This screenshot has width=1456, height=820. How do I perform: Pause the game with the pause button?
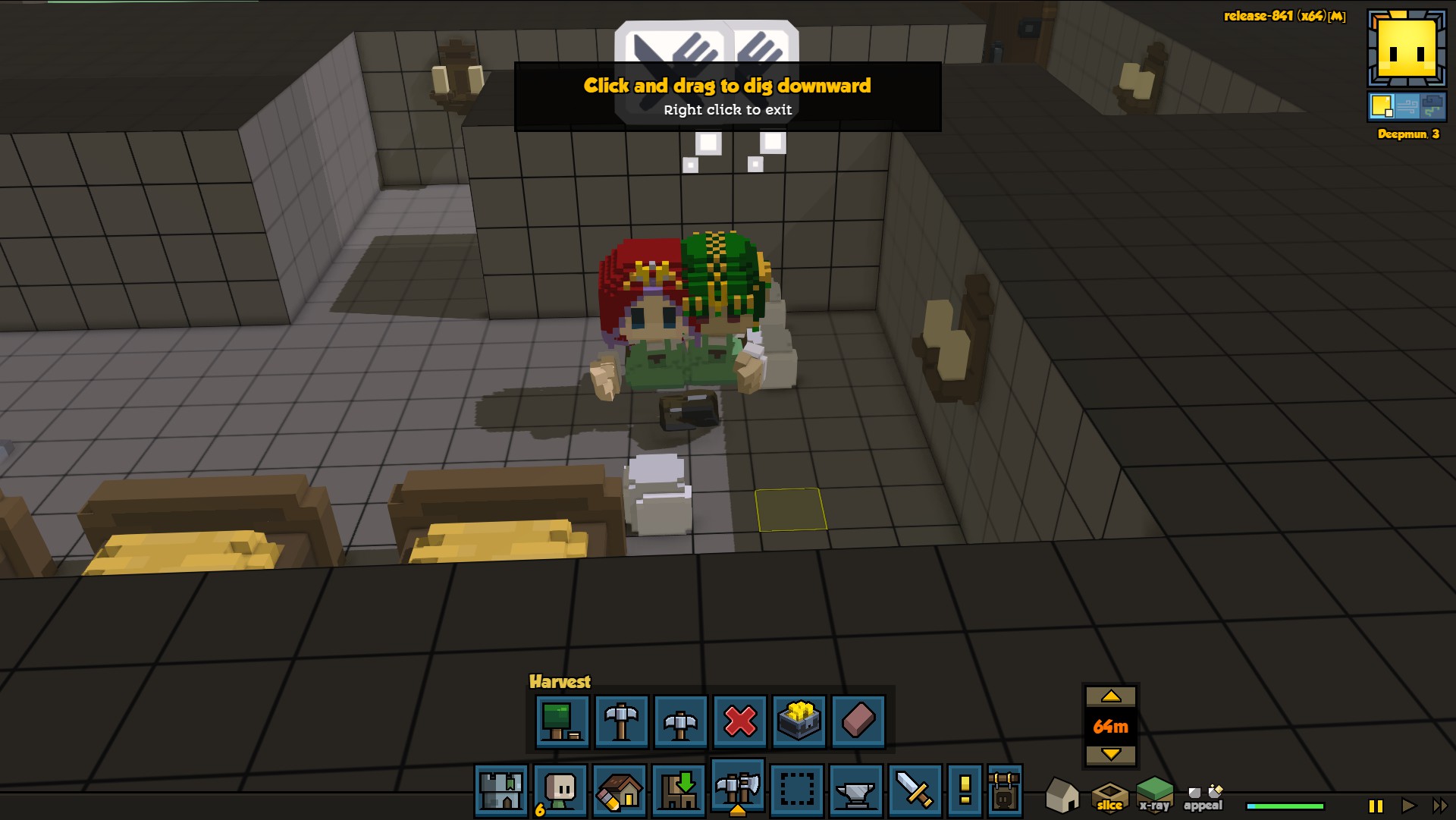pos(1376,806)
